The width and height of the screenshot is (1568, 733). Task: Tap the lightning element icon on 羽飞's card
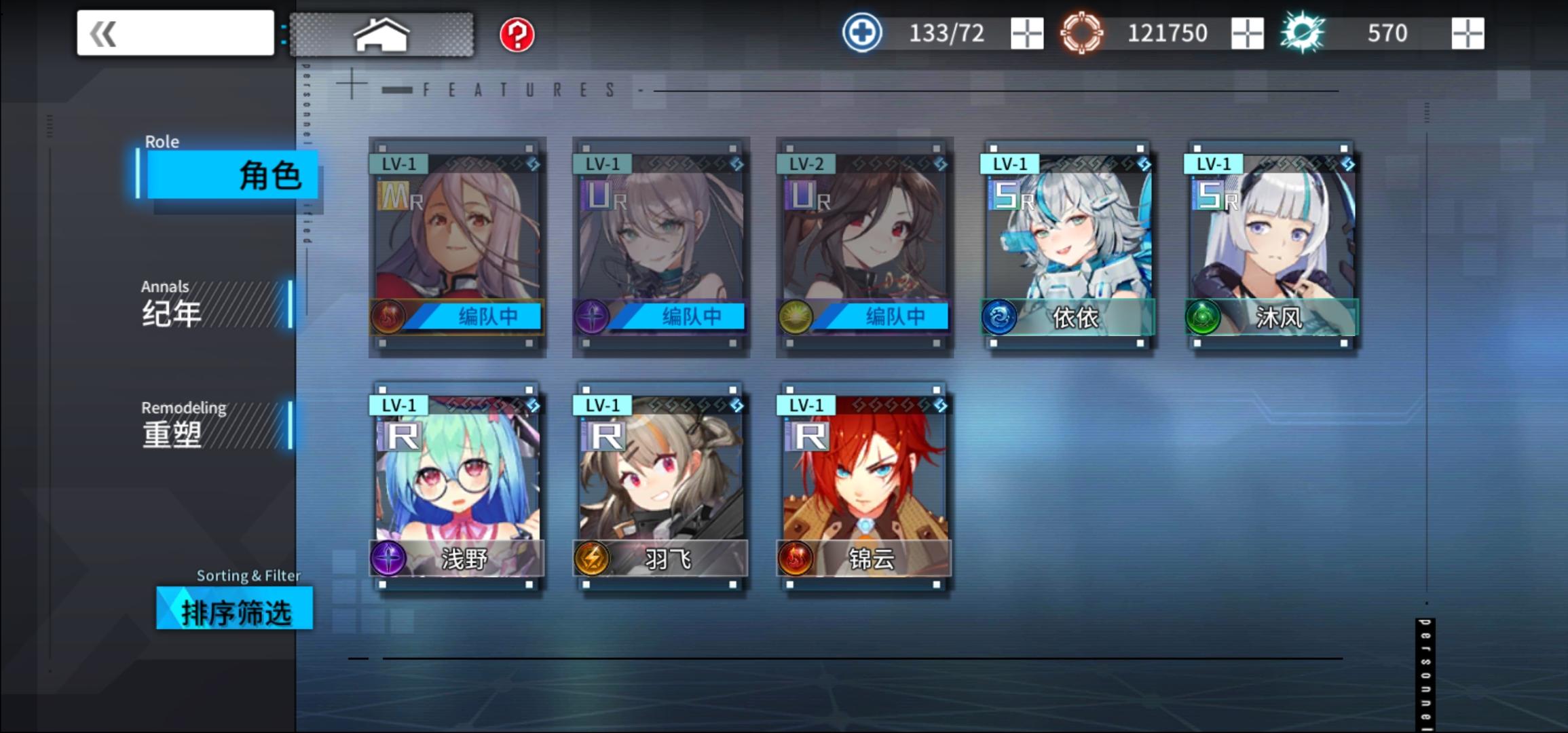point(592,558)
